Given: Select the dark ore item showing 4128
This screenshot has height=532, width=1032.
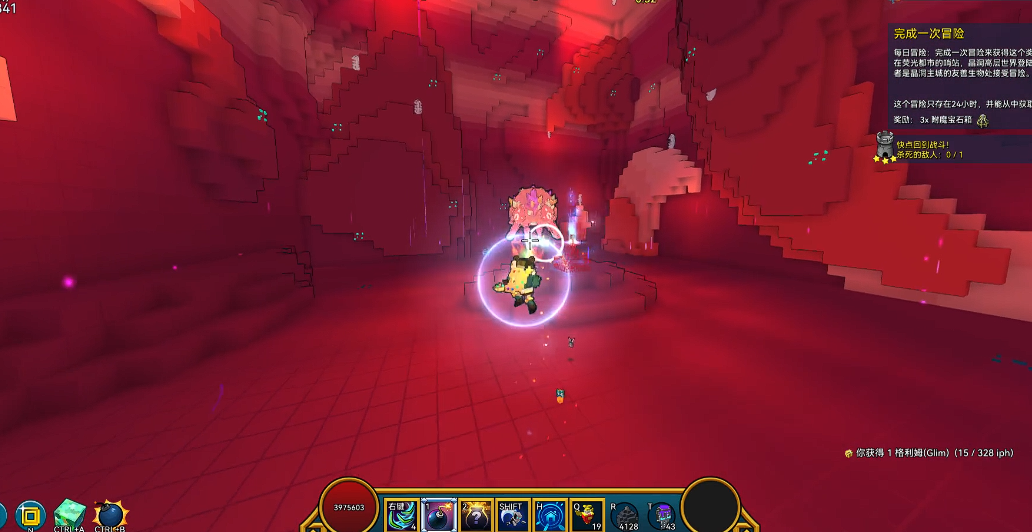Looking at the screenshot, I should tap(625, 515).
